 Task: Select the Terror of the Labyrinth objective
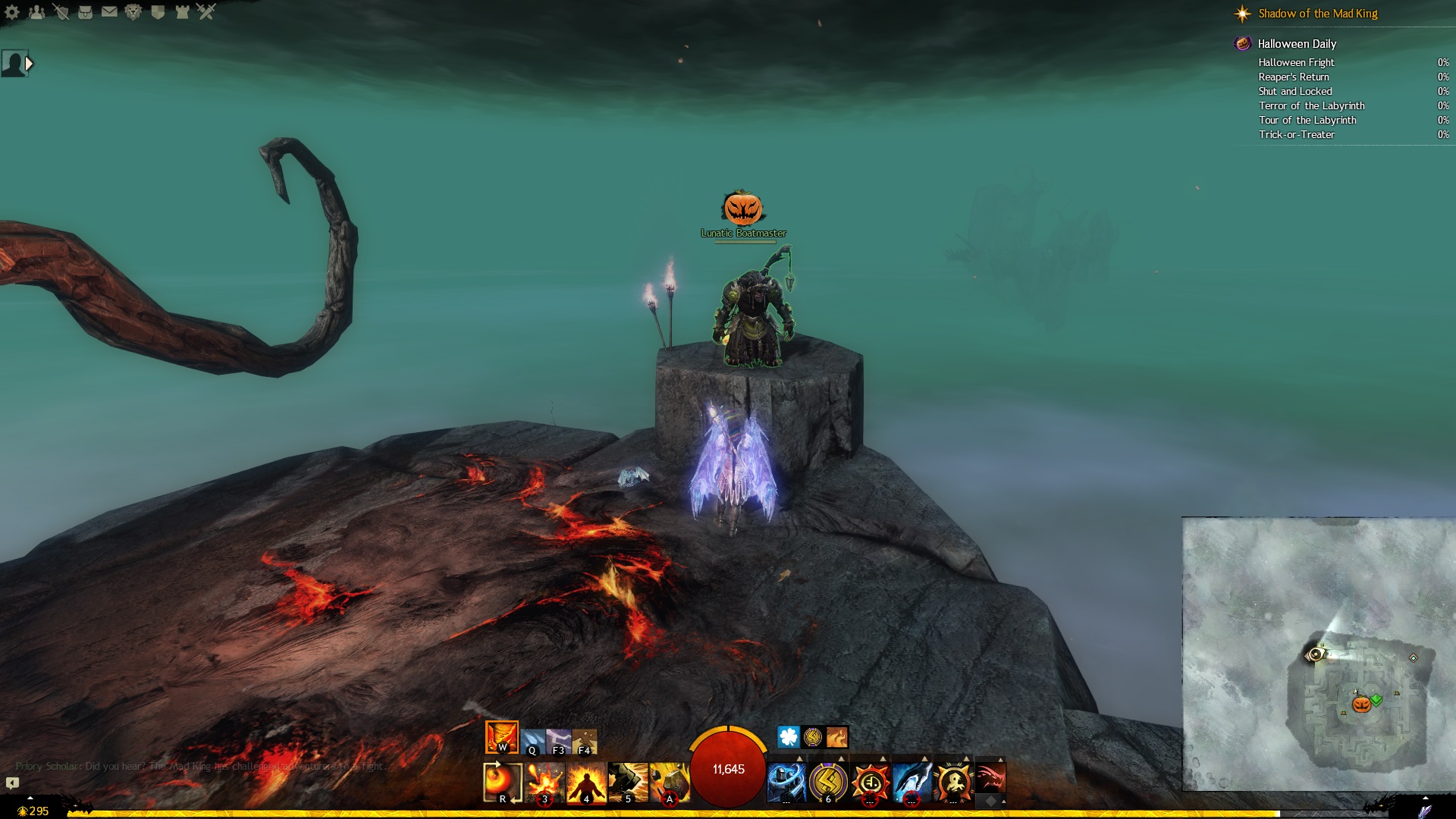pos(1311,106)
